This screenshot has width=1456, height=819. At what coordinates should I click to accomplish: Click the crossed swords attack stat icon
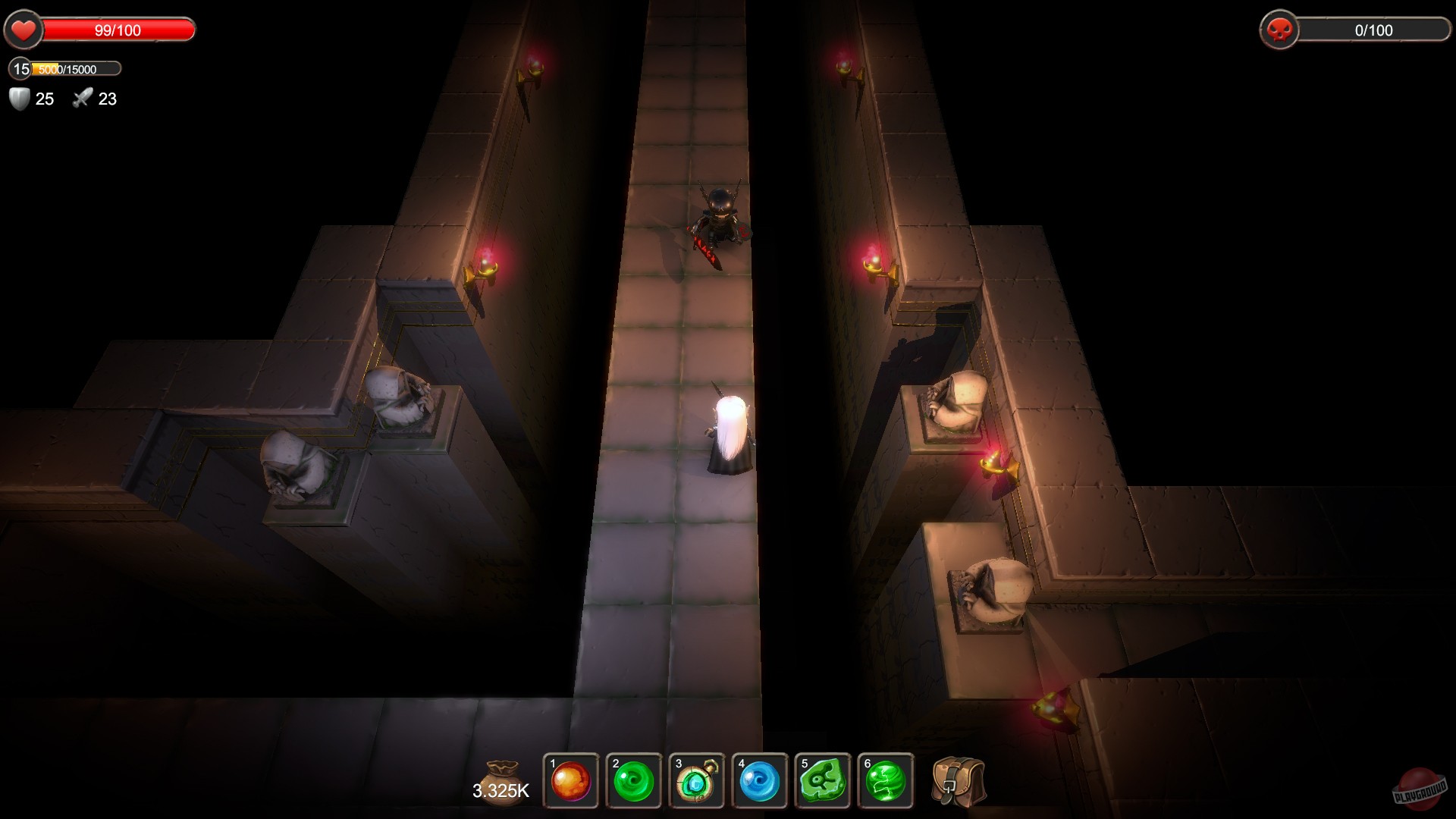[83, 98]
